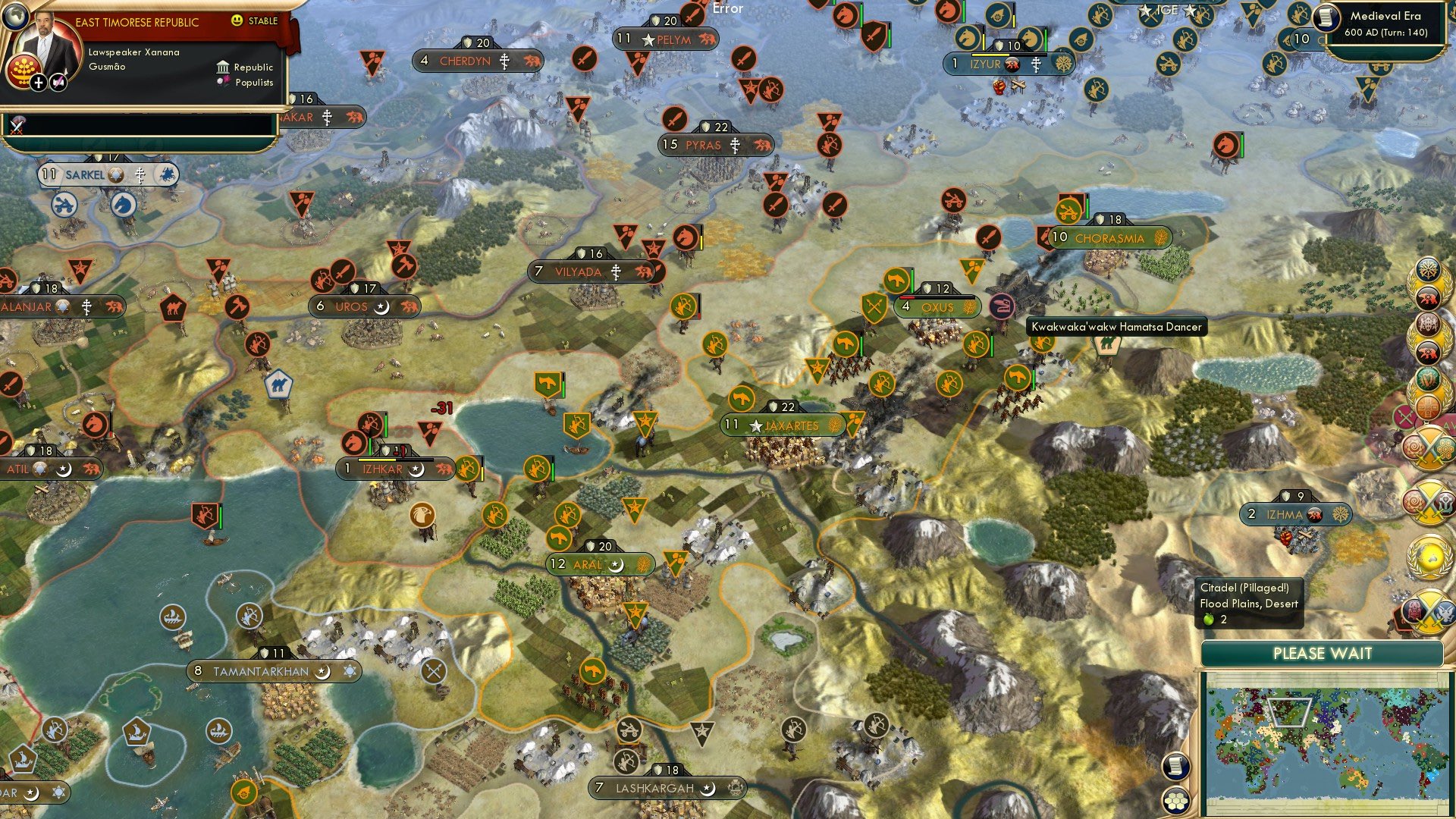Click the Error message at top of screen
The width and height of the screenshot is (1456, 819).
click(726, 8)
